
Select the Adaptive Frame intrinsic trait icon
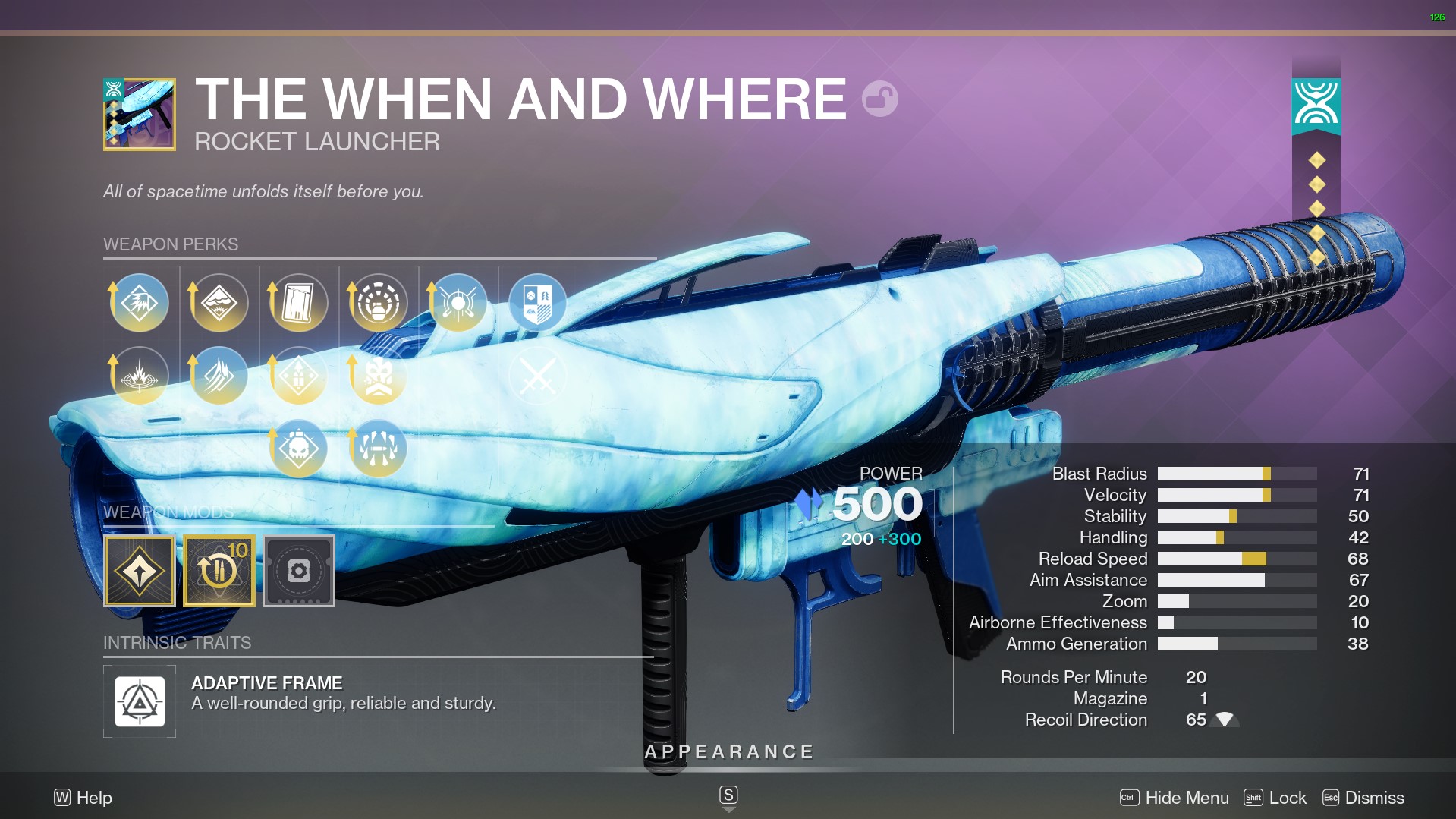tap(140, 701)
